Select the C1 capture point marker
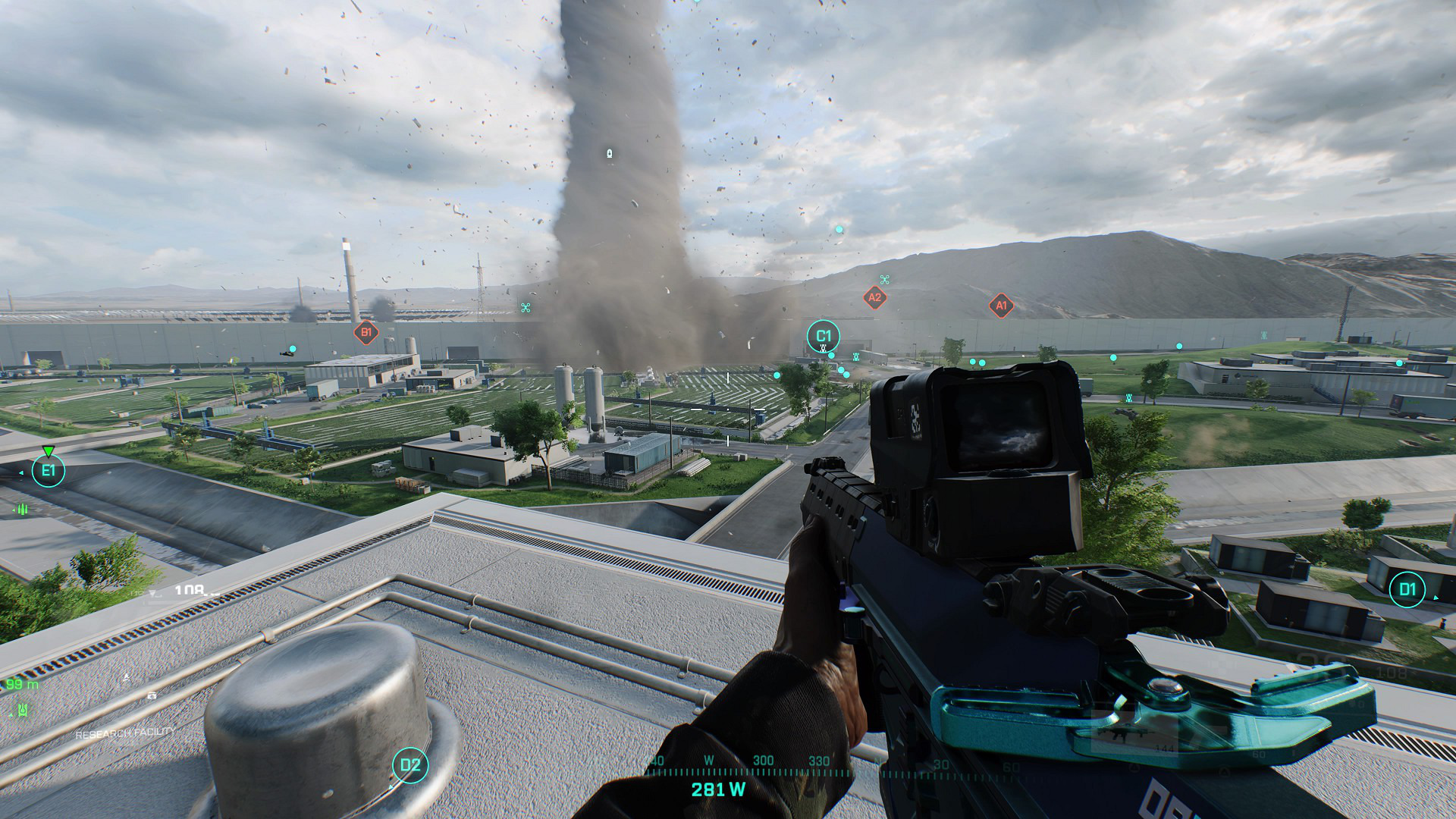The height and width of the screenshot is (819, 1456). pos(824,335)
